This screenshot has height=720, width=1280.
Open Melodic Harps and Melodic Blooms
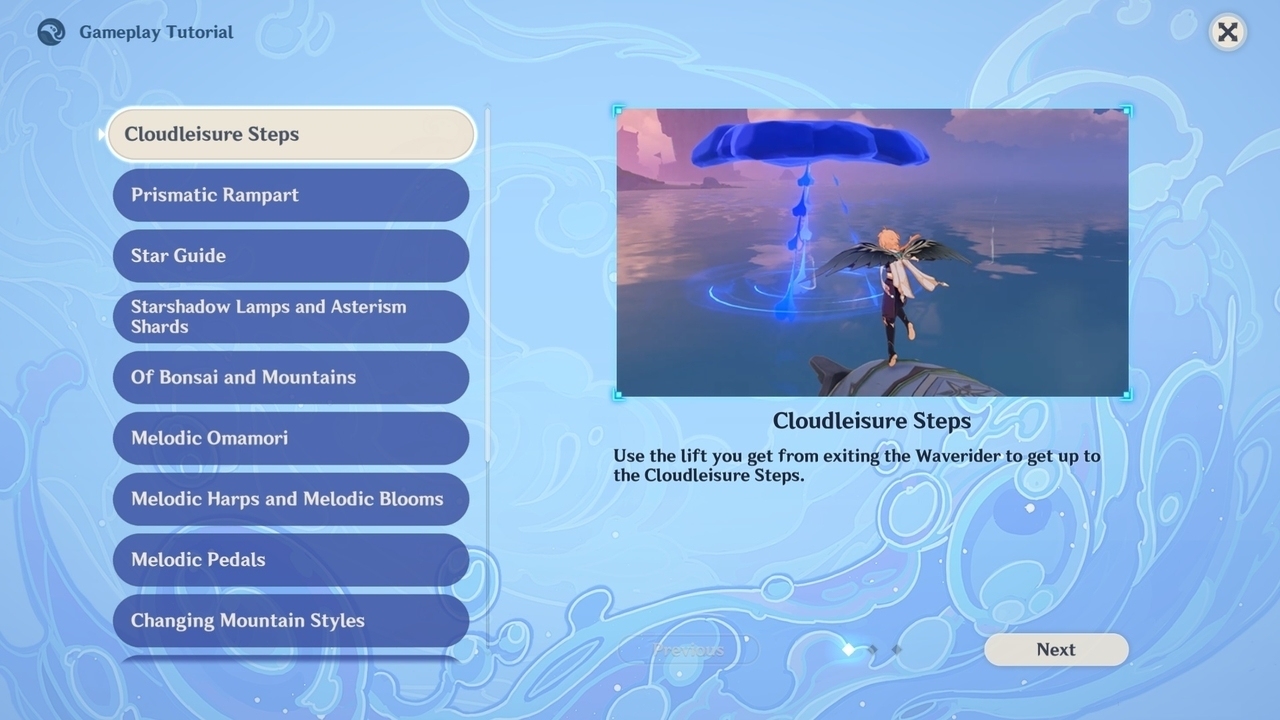click(x=290, y=499)
